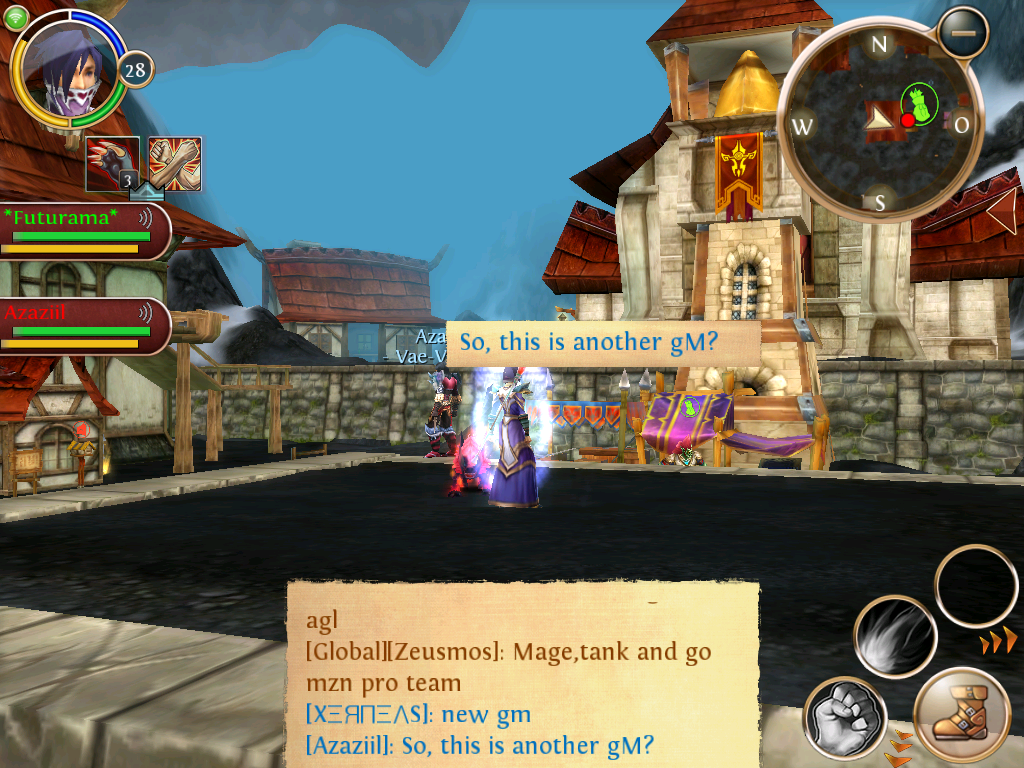
Task: Select party member Azaziil frame
Action: coord(80,325)
